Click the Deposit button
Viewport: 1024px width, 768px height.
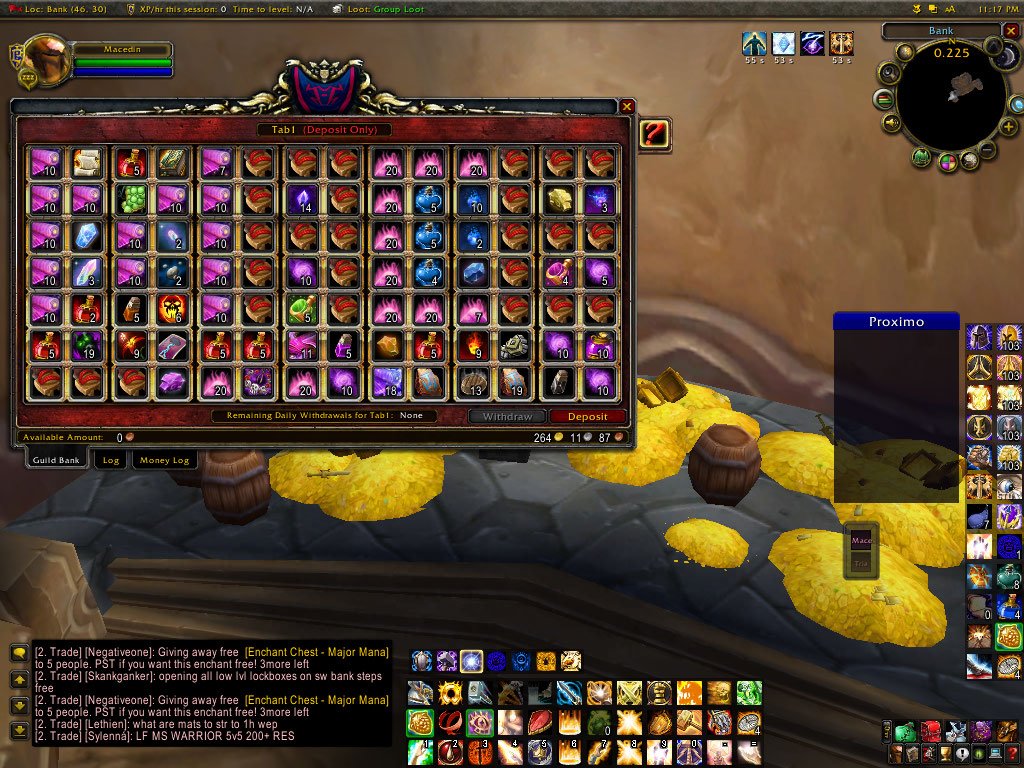pos(588,416)
